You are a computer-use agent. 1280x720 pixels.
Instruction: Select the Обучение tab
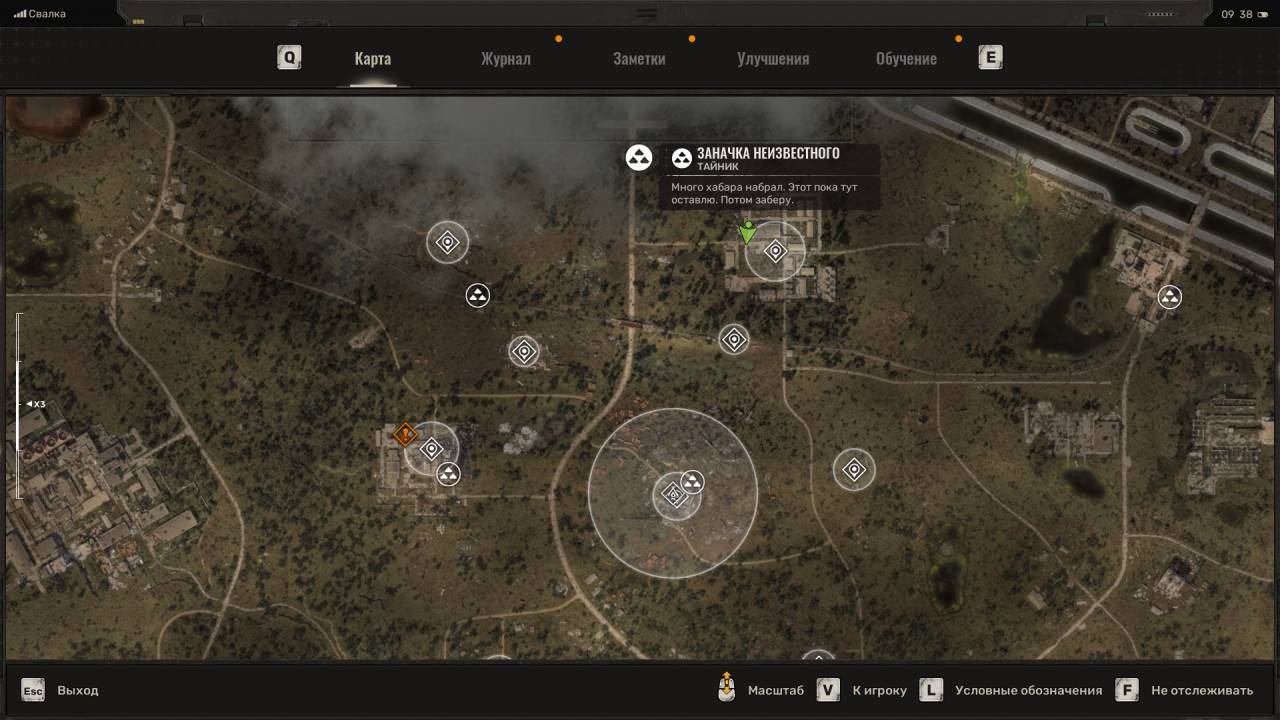pos(906,58)
